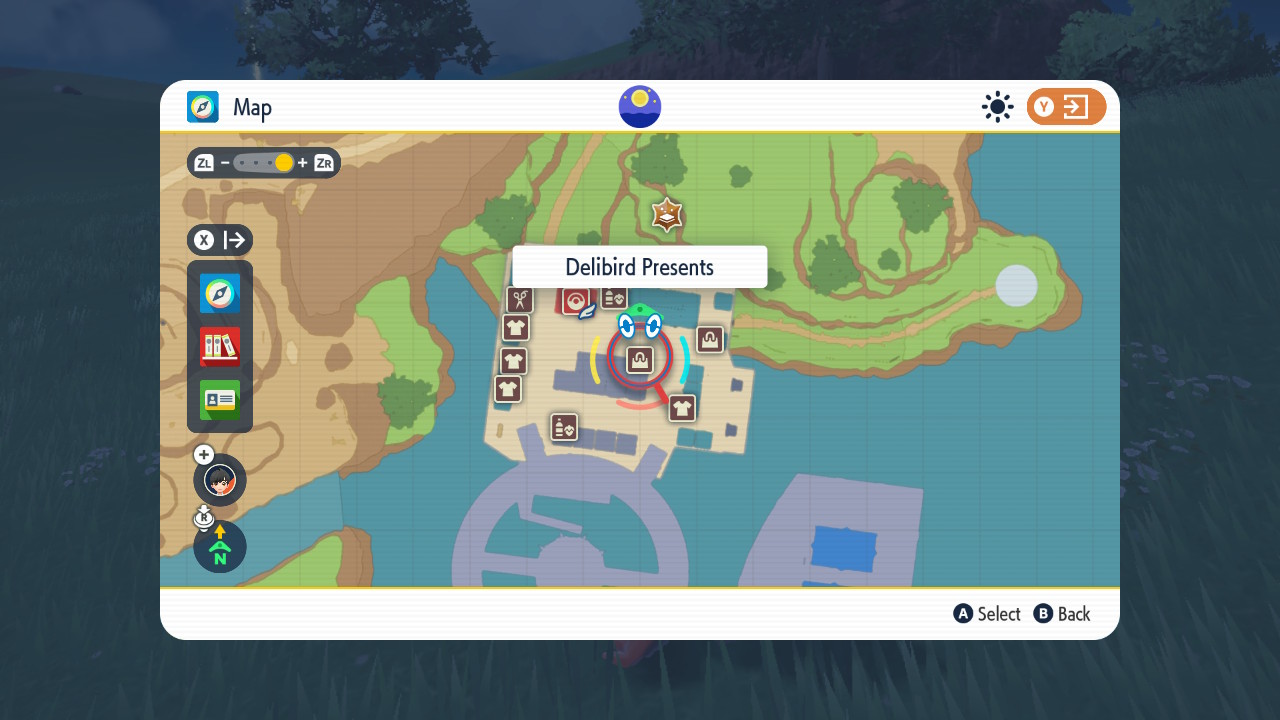Click a t-shirt clothing shop marker
Viewport: 1280px width, 720px height.
(x=516, y=327)
